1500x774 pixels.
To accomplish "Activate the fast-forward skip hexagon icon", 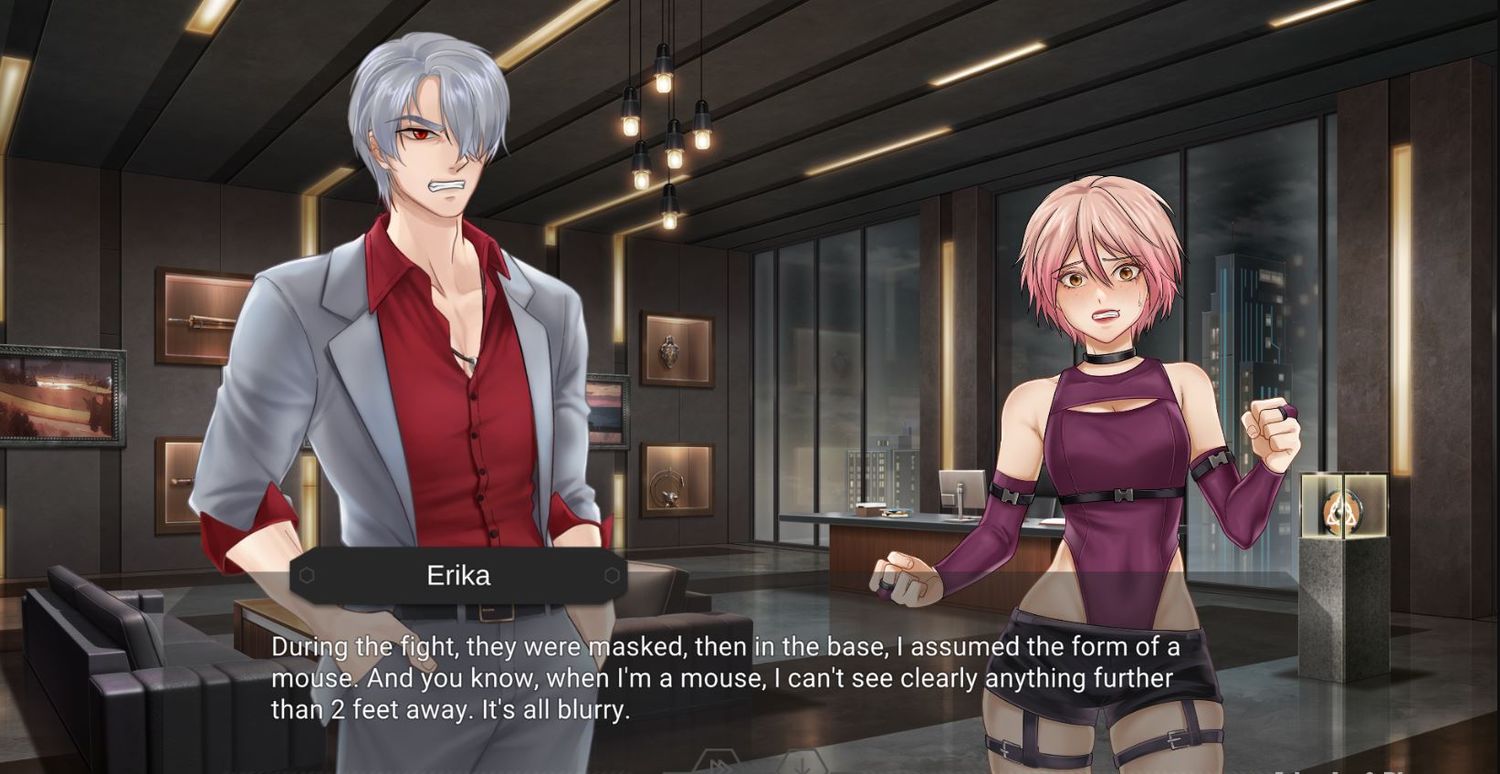I will click(x=717, y=765).
